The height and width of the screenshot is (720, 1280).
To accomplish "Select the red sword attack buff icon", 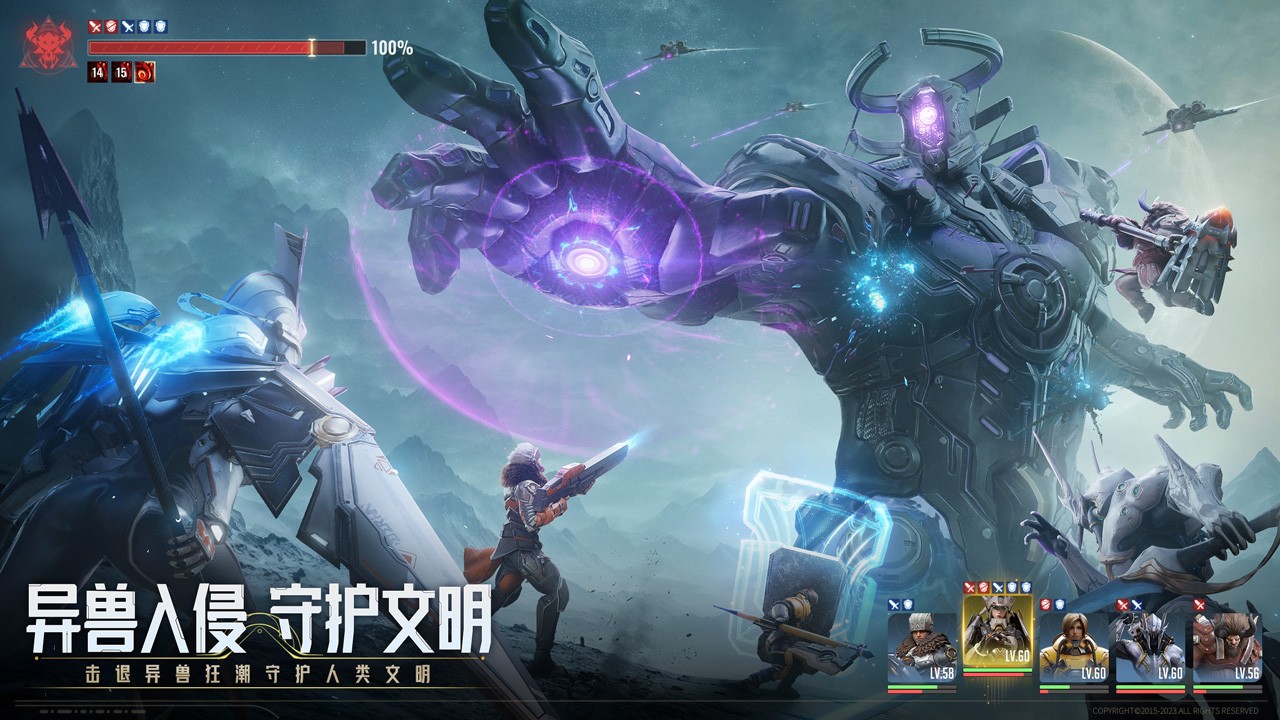I will (95, 27).
